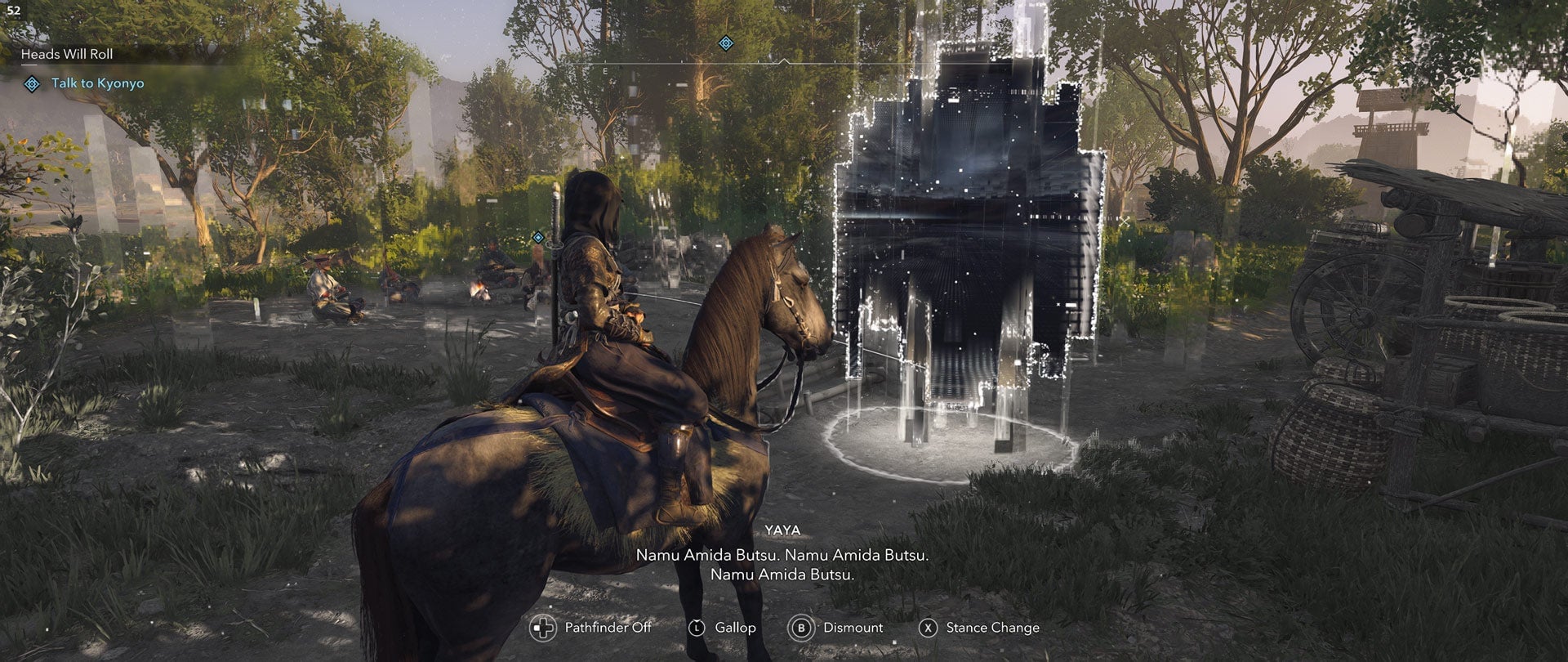
Task: Click the B Dismount button icon
Action: (x=802, y=628)
